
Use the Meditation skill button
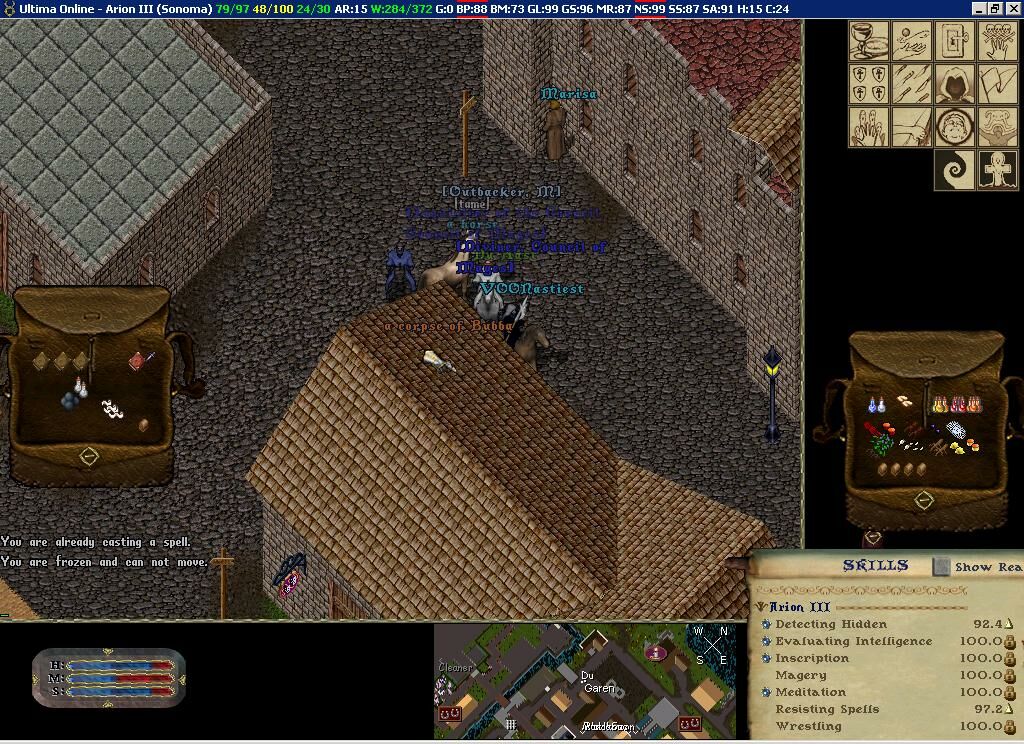(766, 692)
